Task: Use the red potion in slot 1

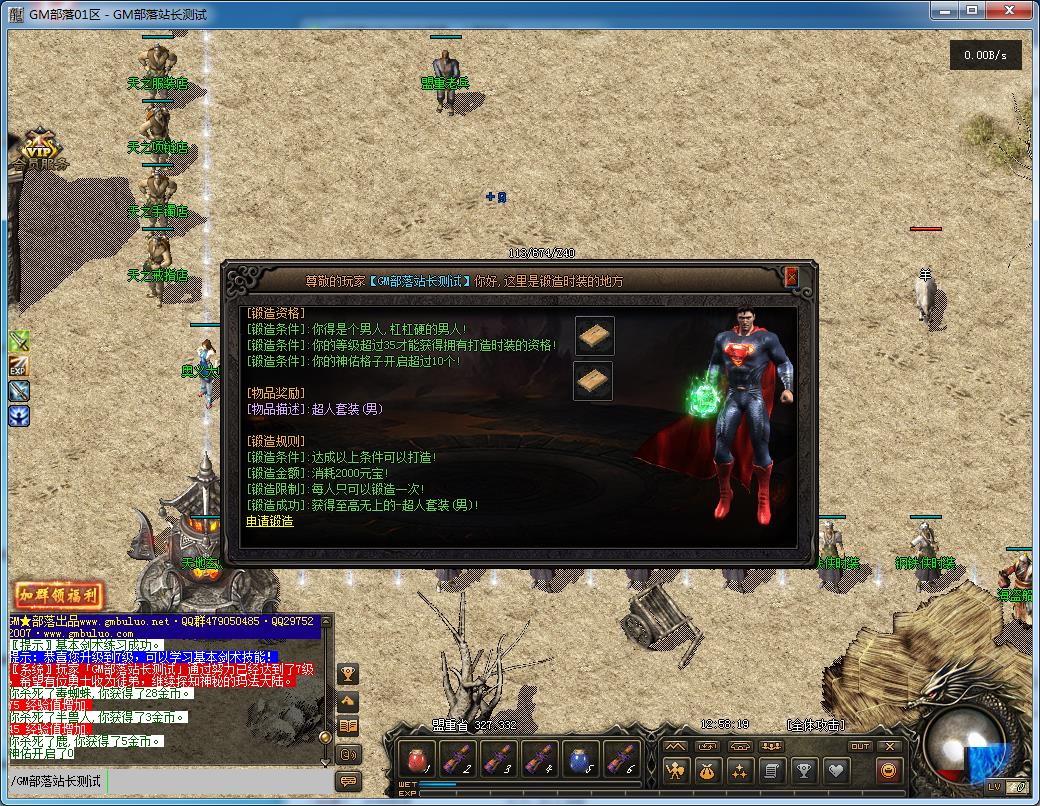Action: pyautogui.click(x=416, y=758)
